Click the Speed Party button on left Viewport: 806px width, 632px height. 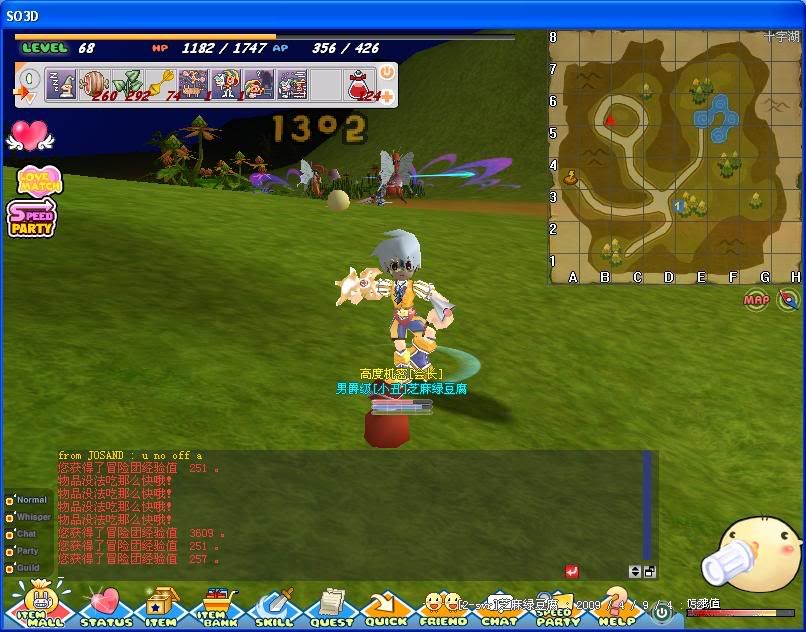[32, 217]
